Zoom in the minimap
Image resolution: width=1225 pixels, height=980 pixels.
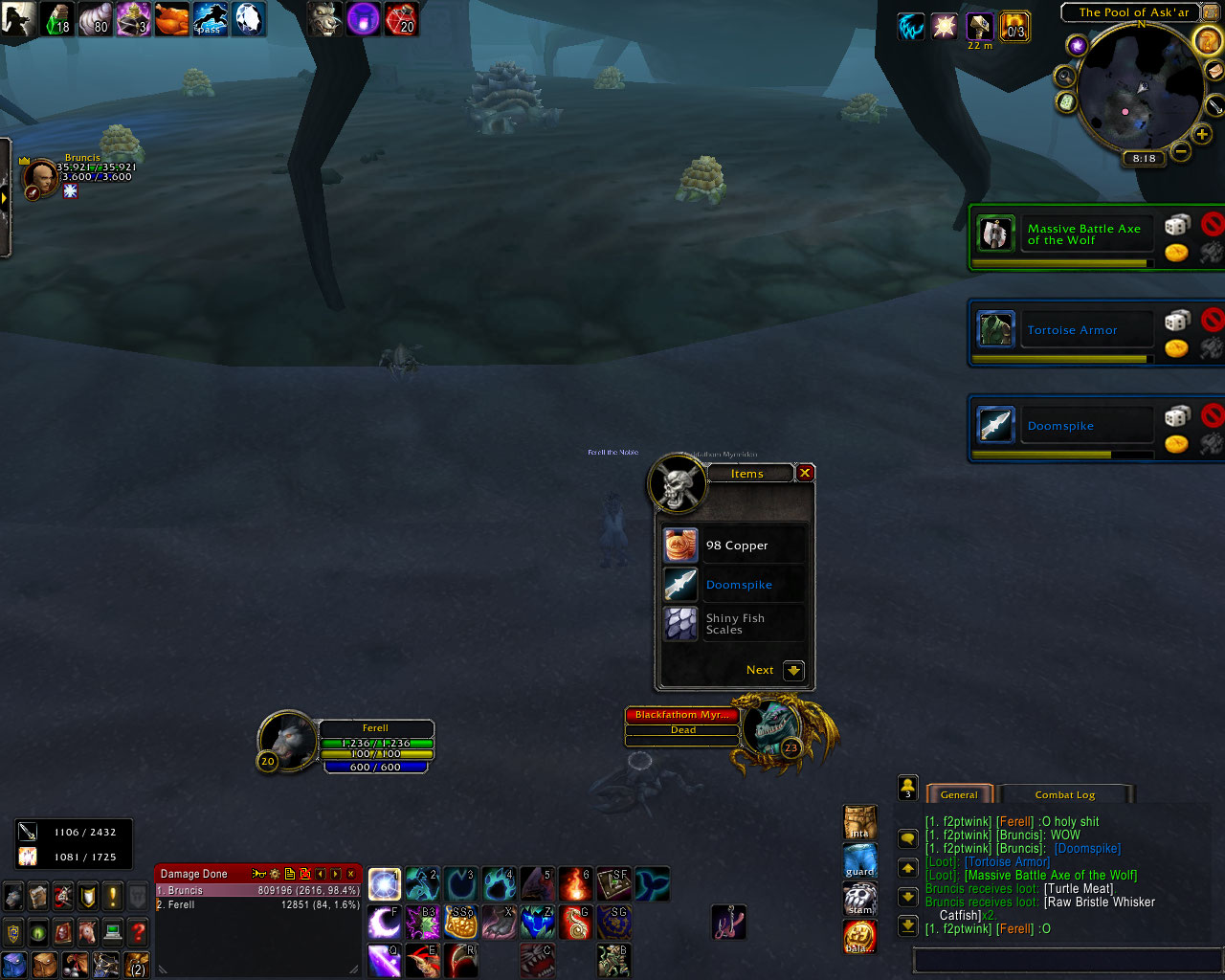[1202, 135]
